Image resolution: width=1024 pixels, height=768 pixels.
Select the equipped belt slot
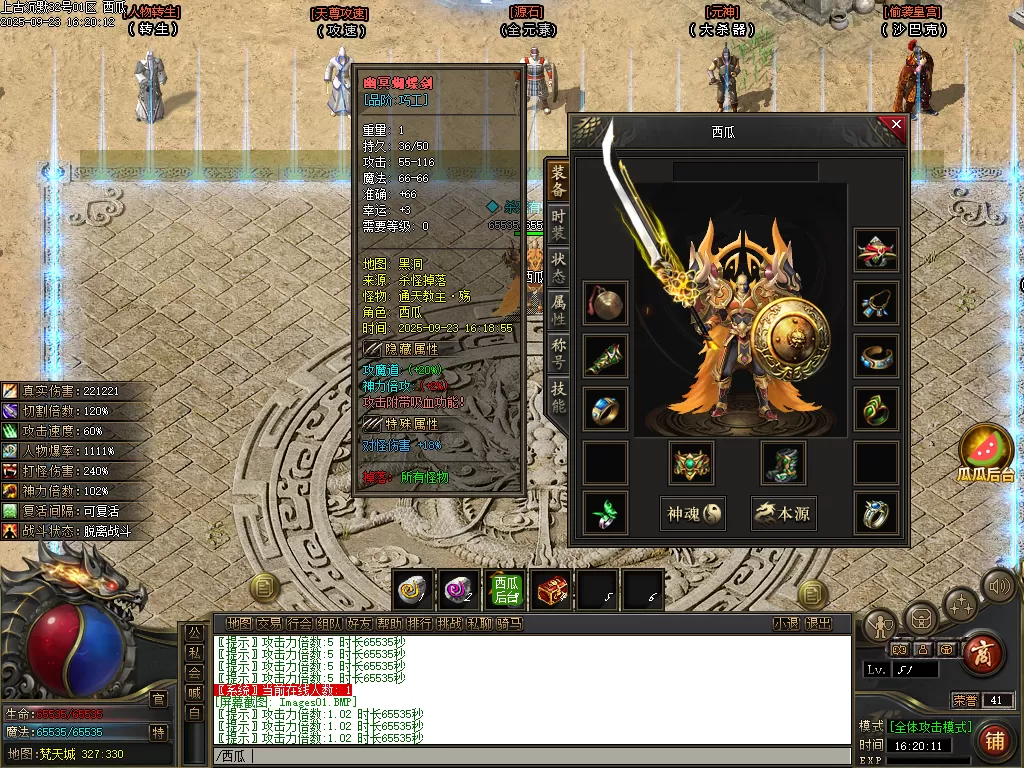coord(690,462)
